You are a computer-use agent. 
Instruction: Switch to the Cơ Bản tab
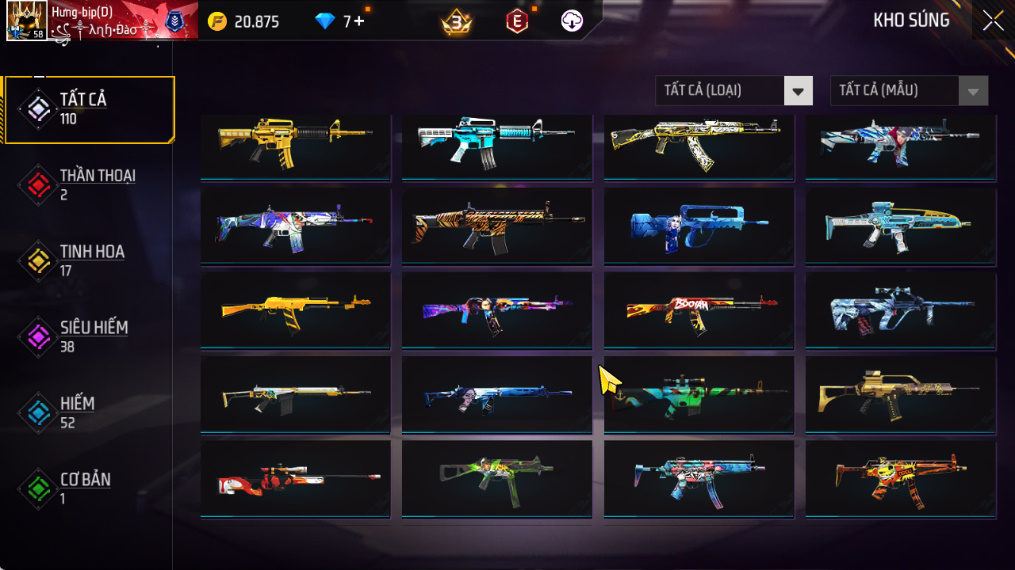(x=88, y=488)
